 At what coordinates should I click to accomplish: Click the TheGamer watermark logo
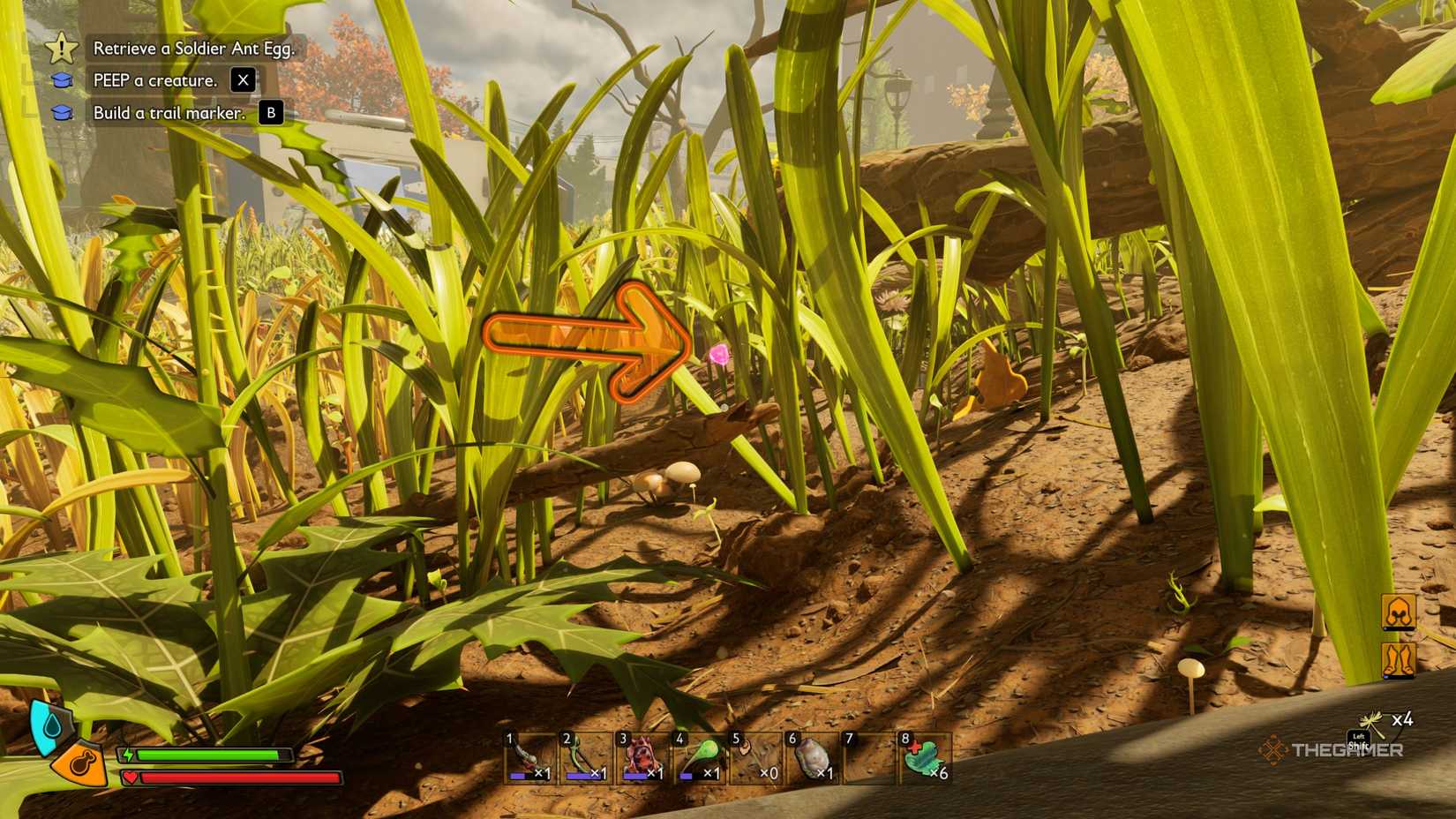point(1332,750)
